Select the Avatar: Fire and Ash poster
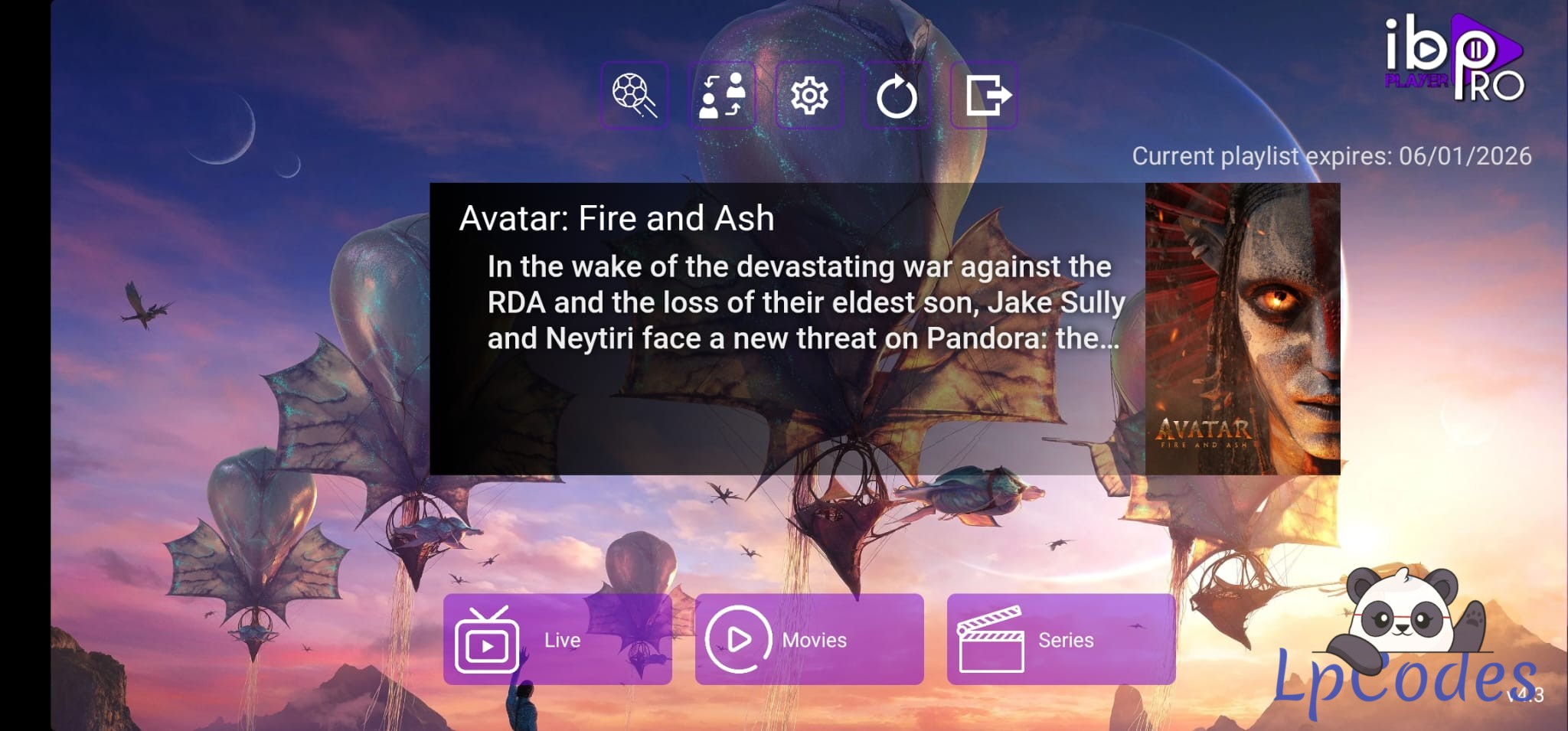Image resolution: width=1568 pixels, height=731 pixels. 1242,328
